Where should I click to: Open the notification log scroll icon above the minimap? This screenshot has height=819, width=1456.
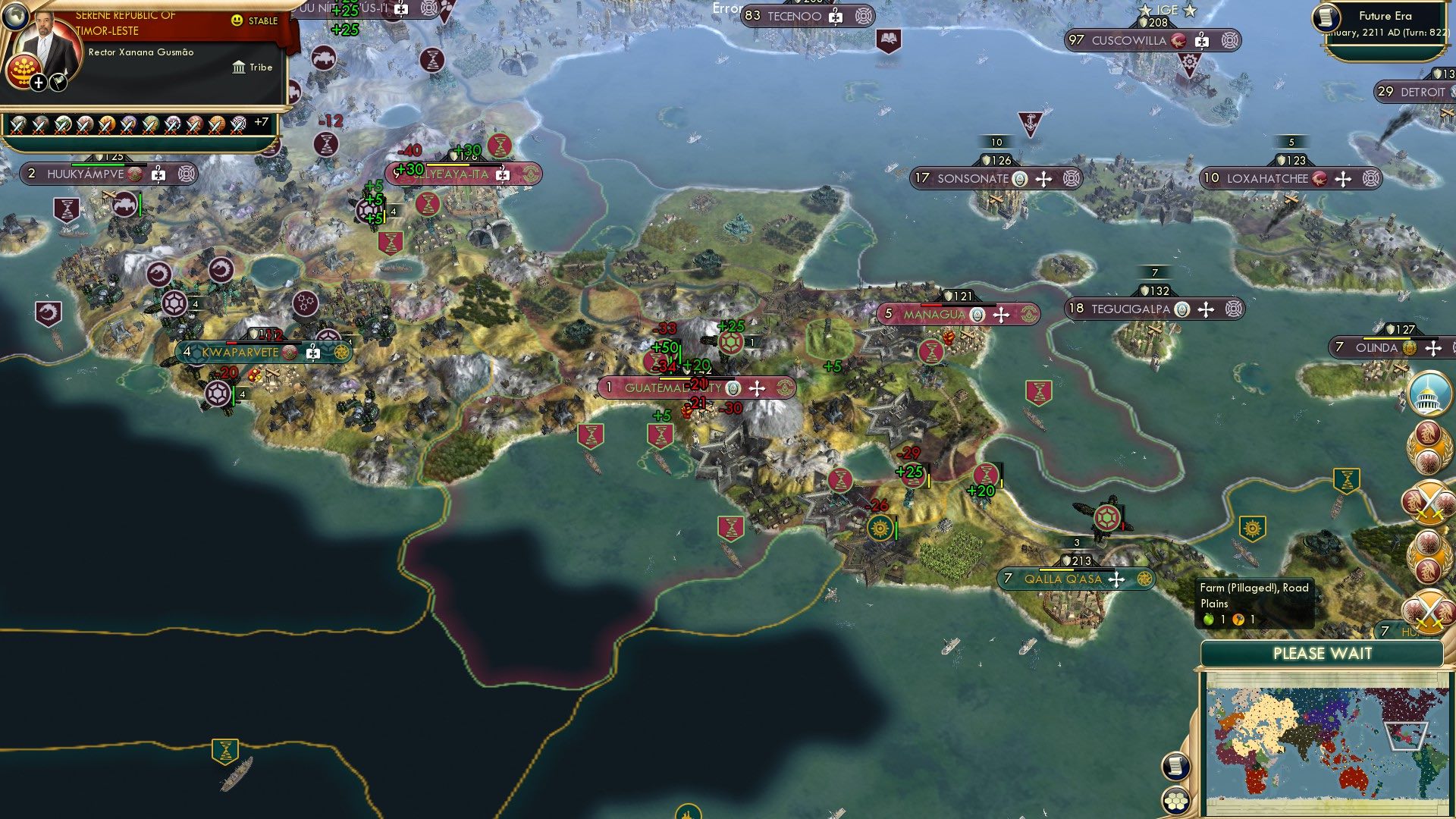click(x=1175, y=766)
